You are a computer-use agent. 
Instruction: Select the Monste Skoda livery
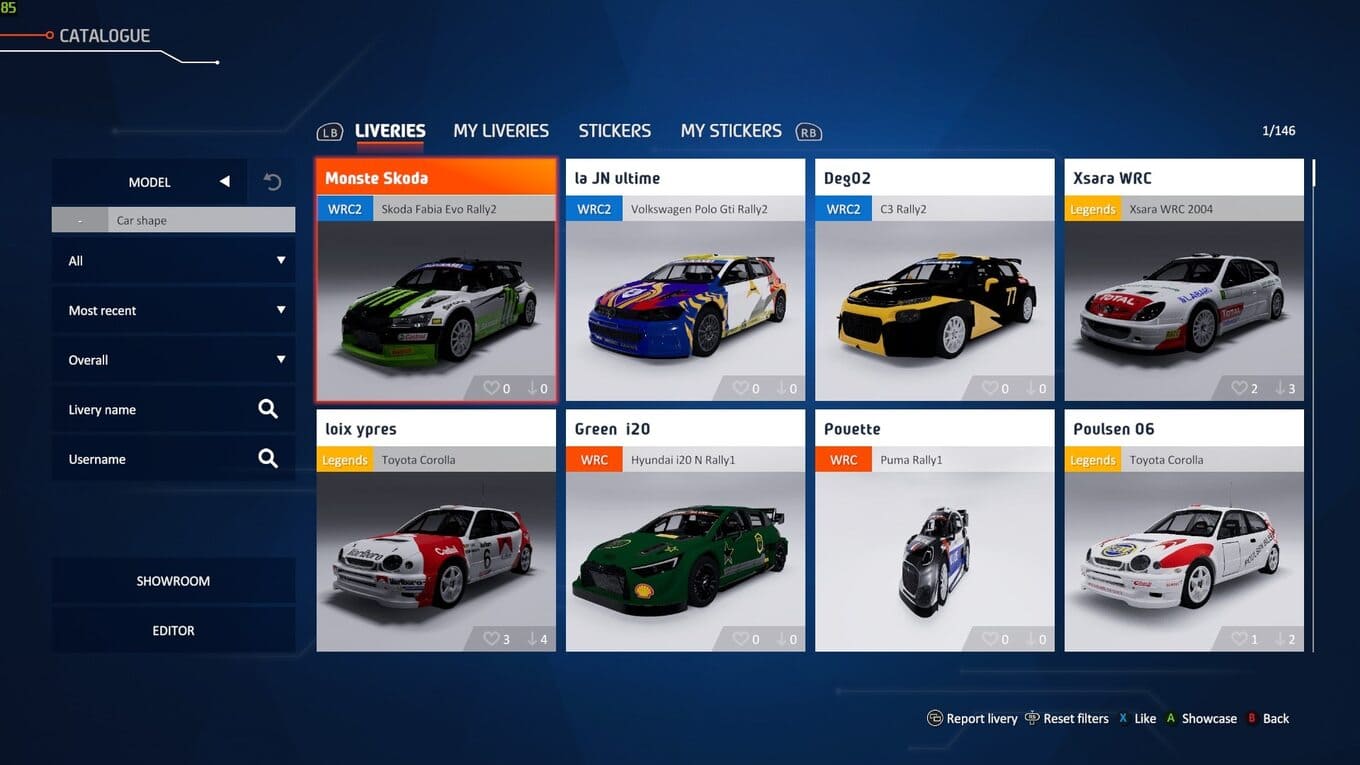(x=436, y=290)
